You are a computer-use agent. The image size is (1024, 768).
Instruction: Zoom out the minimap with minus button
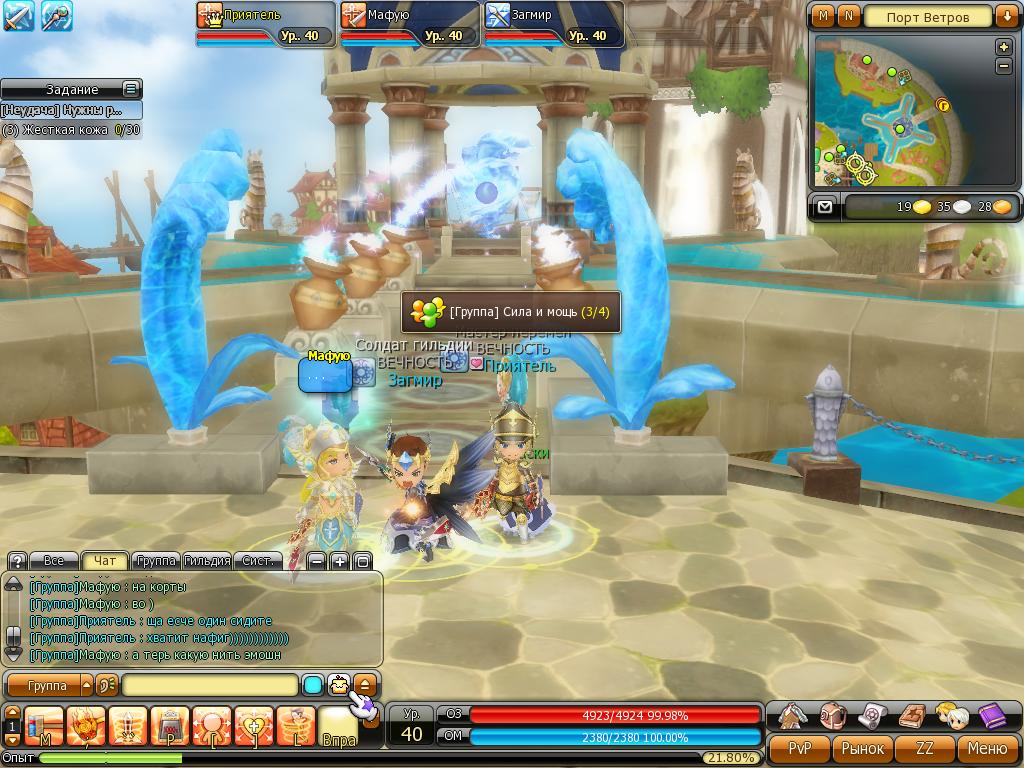coord(1004,66)
